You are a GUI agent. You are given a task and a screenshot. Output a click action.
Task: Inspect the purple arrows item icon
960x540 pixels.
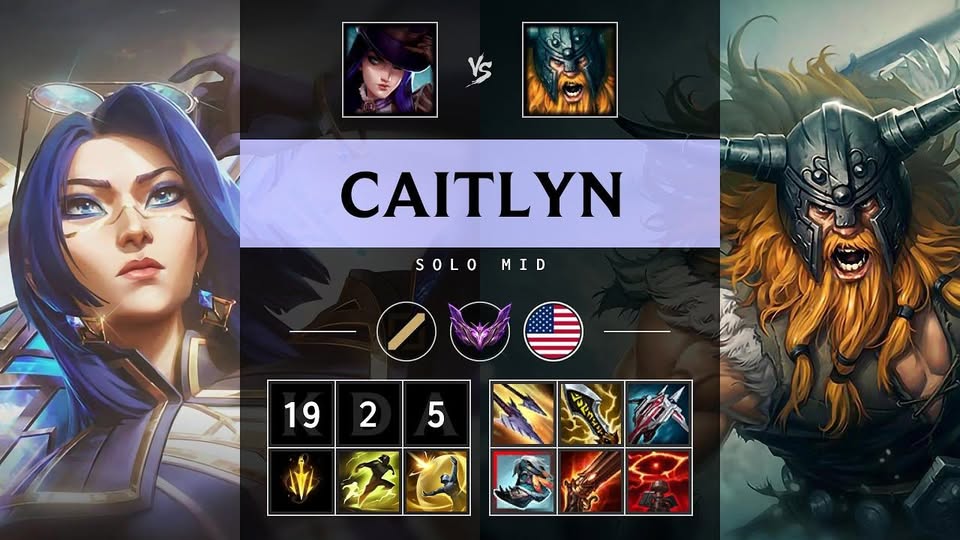[522, 412]
